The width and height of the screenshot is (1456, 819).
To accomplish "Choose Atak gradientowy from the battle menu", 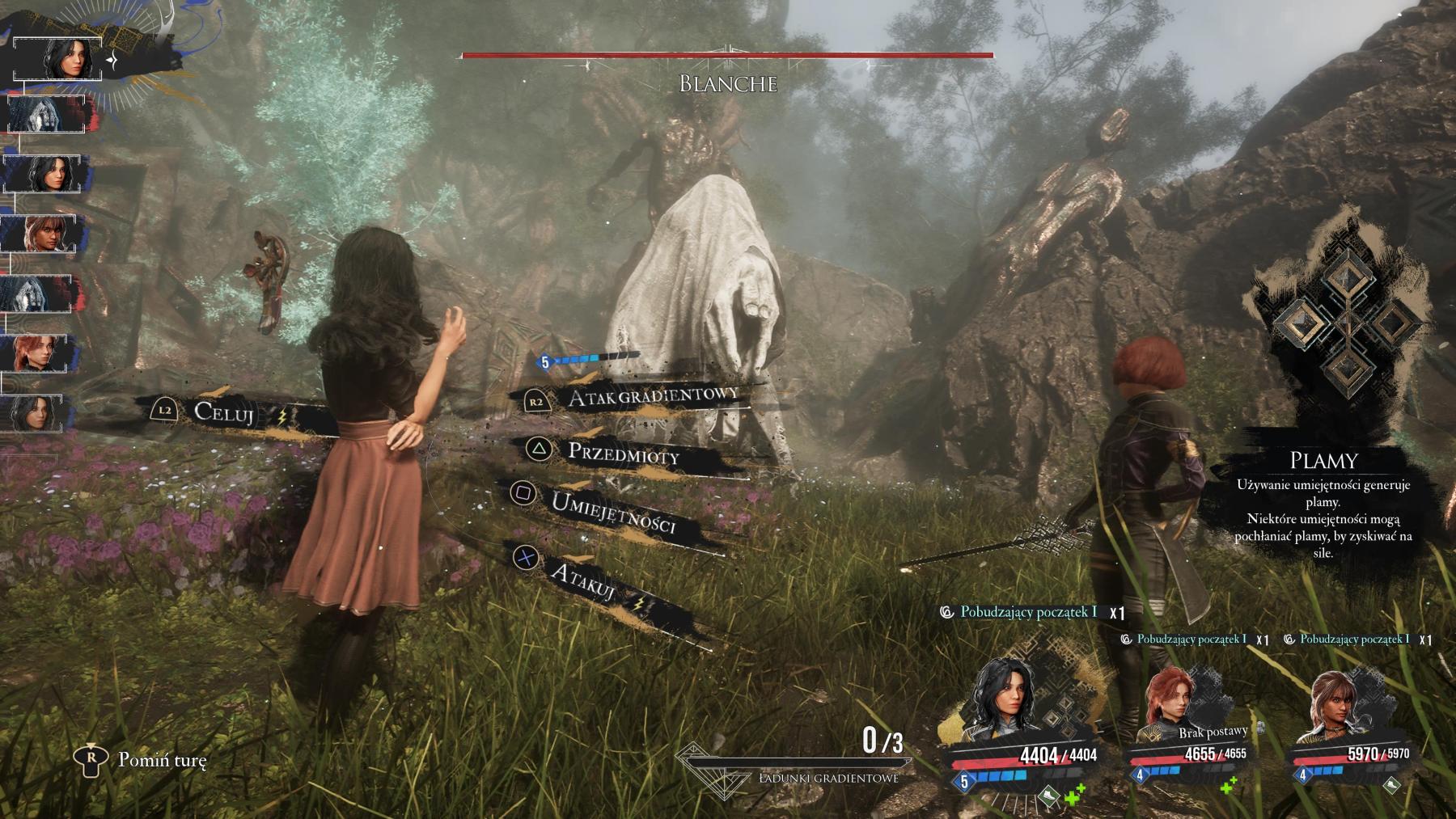I will [x=652, y=396].
